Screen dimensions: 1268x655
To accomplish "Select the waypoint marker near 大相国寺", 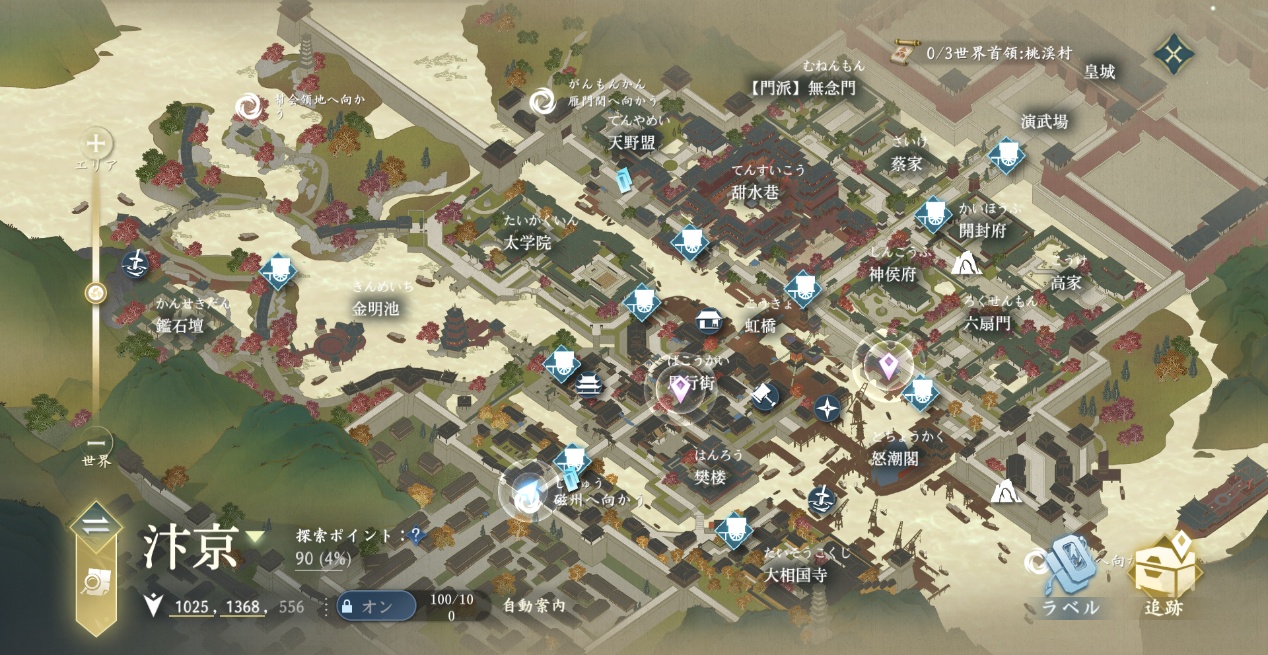I will click(x=734, y=529).
